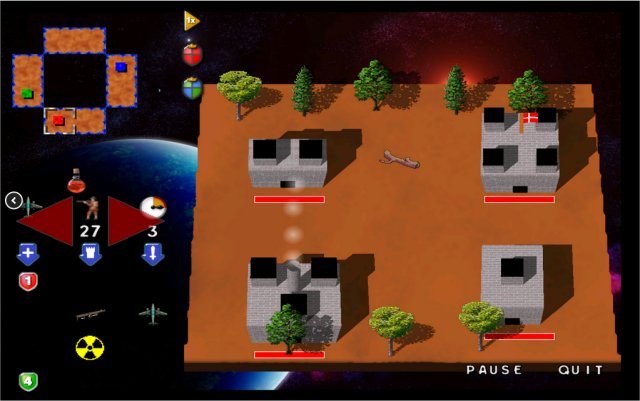640x401 pixels.
Task: Click the red shield icon
Action: click(x=192, y=54)
